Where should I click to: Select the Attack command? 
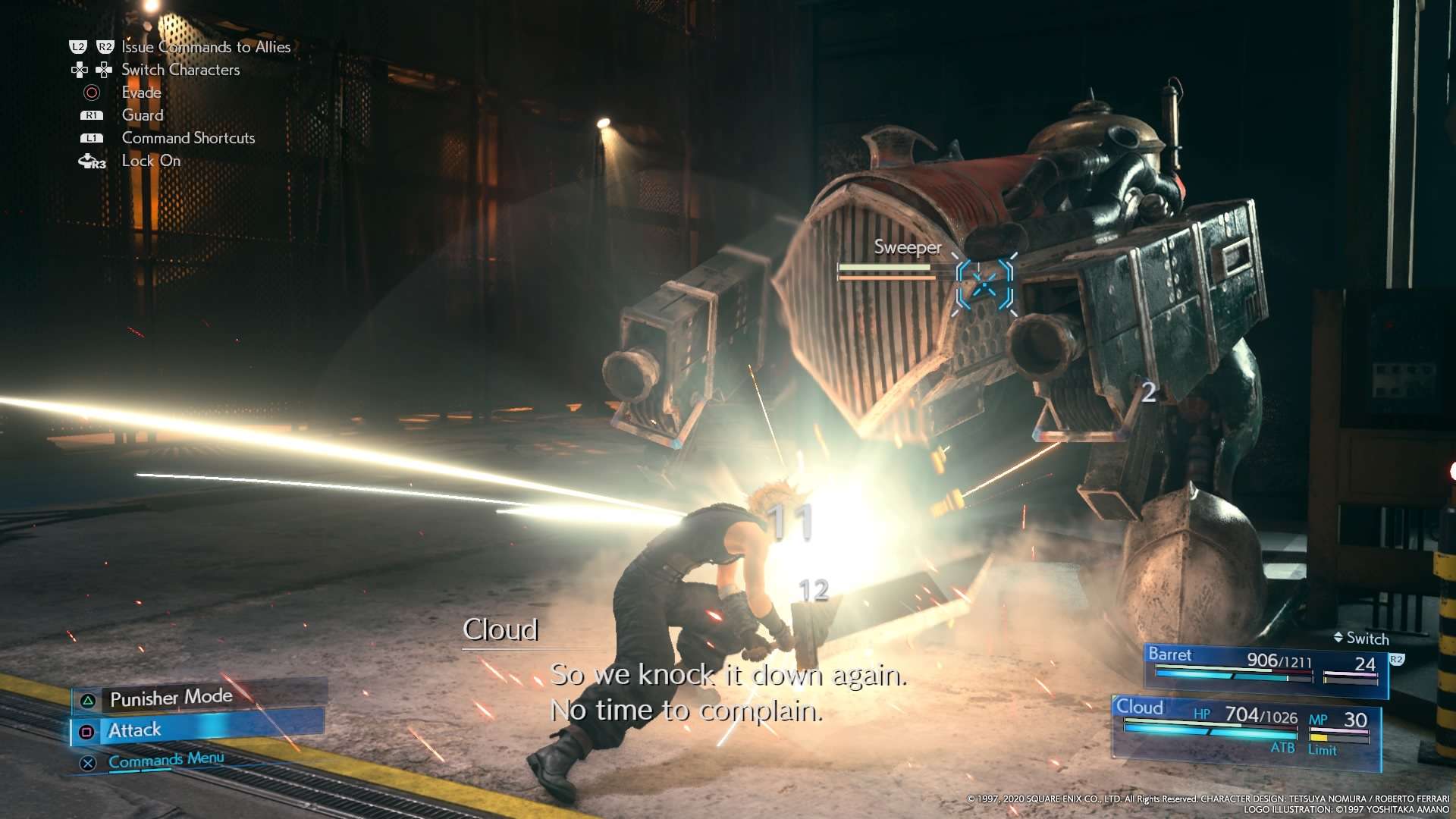[135, 730]
